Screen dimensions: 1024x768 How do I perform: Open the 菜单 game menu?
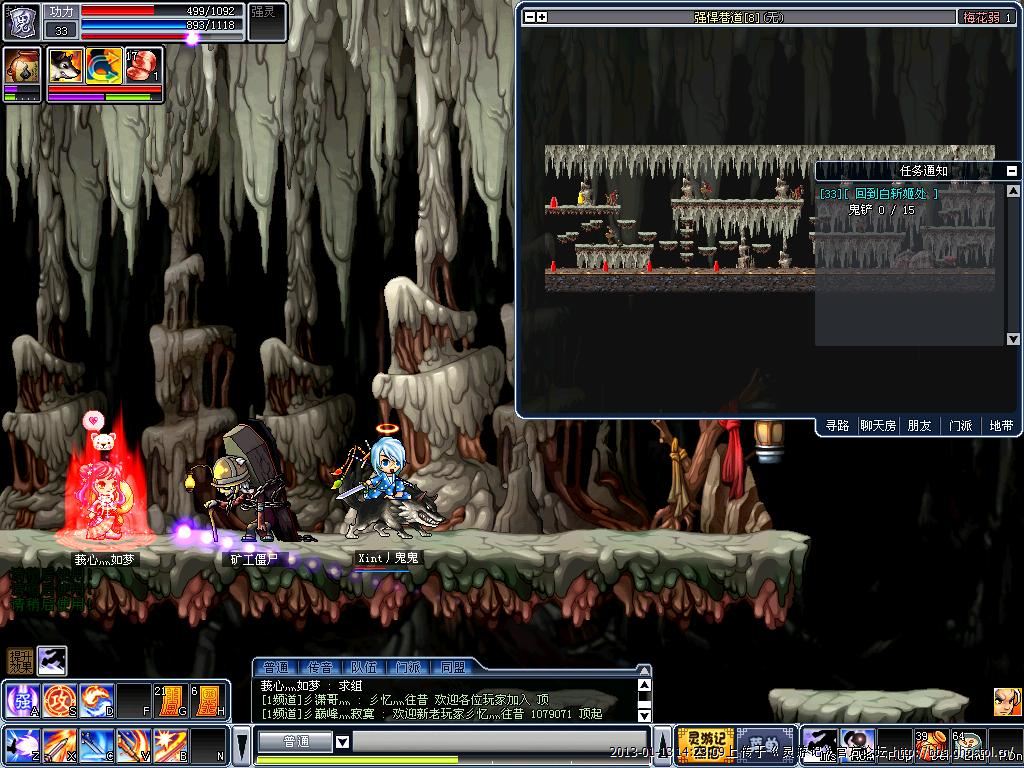766,742
